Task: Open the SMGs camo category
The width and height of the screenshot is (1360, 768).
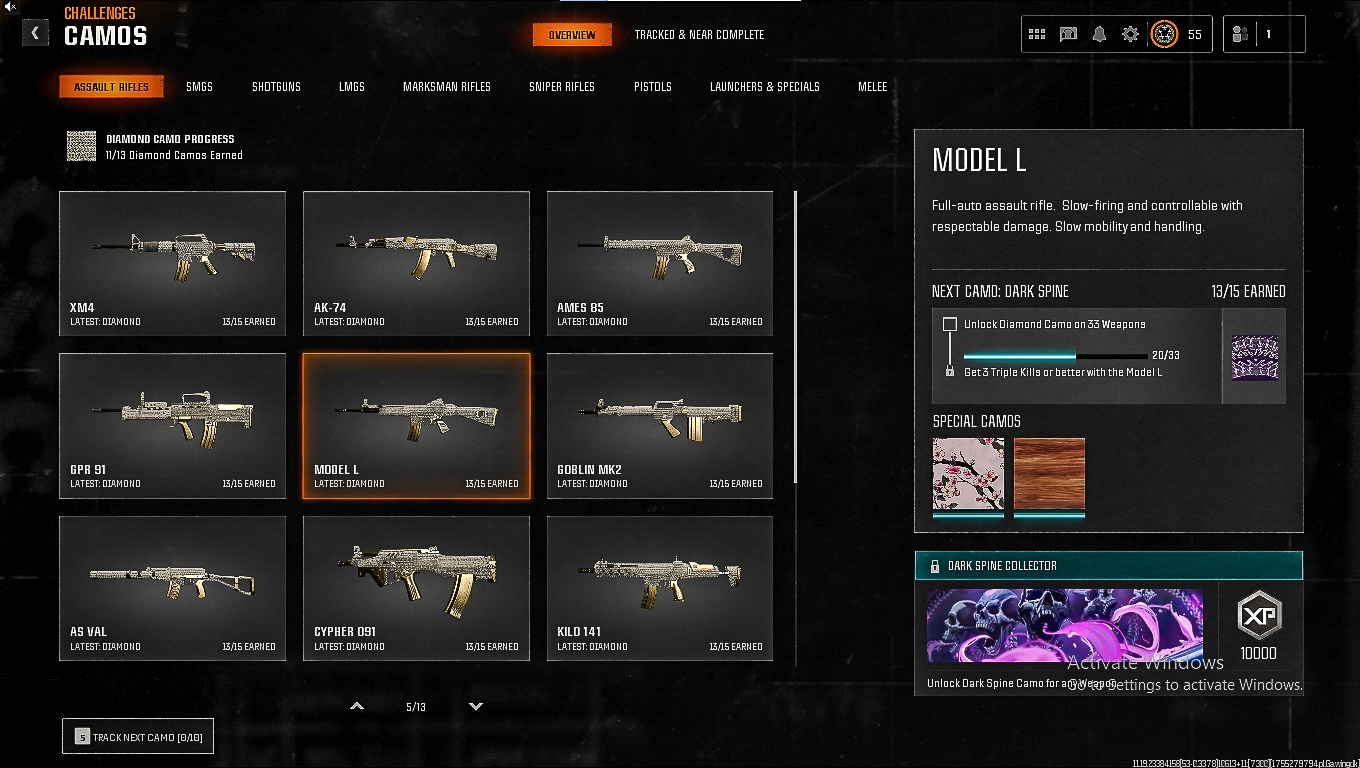Action: tap(199, 87)
